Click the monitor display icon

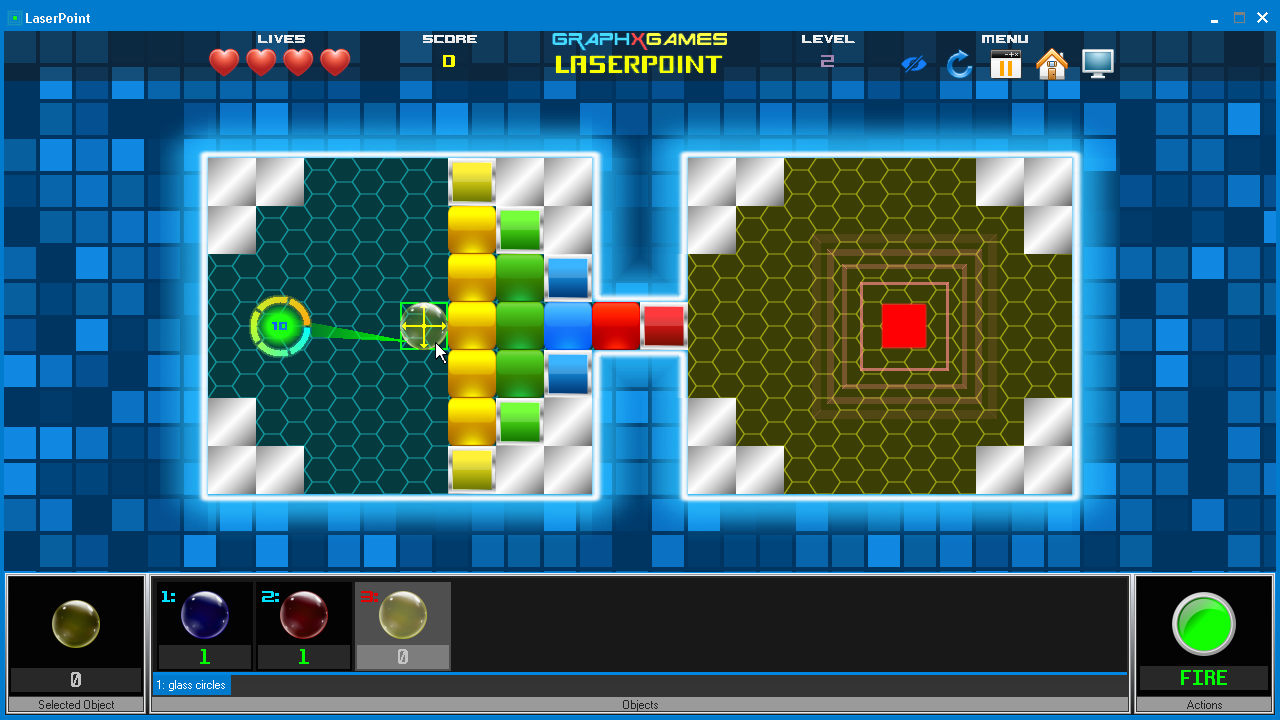(x=1097, y=64)
